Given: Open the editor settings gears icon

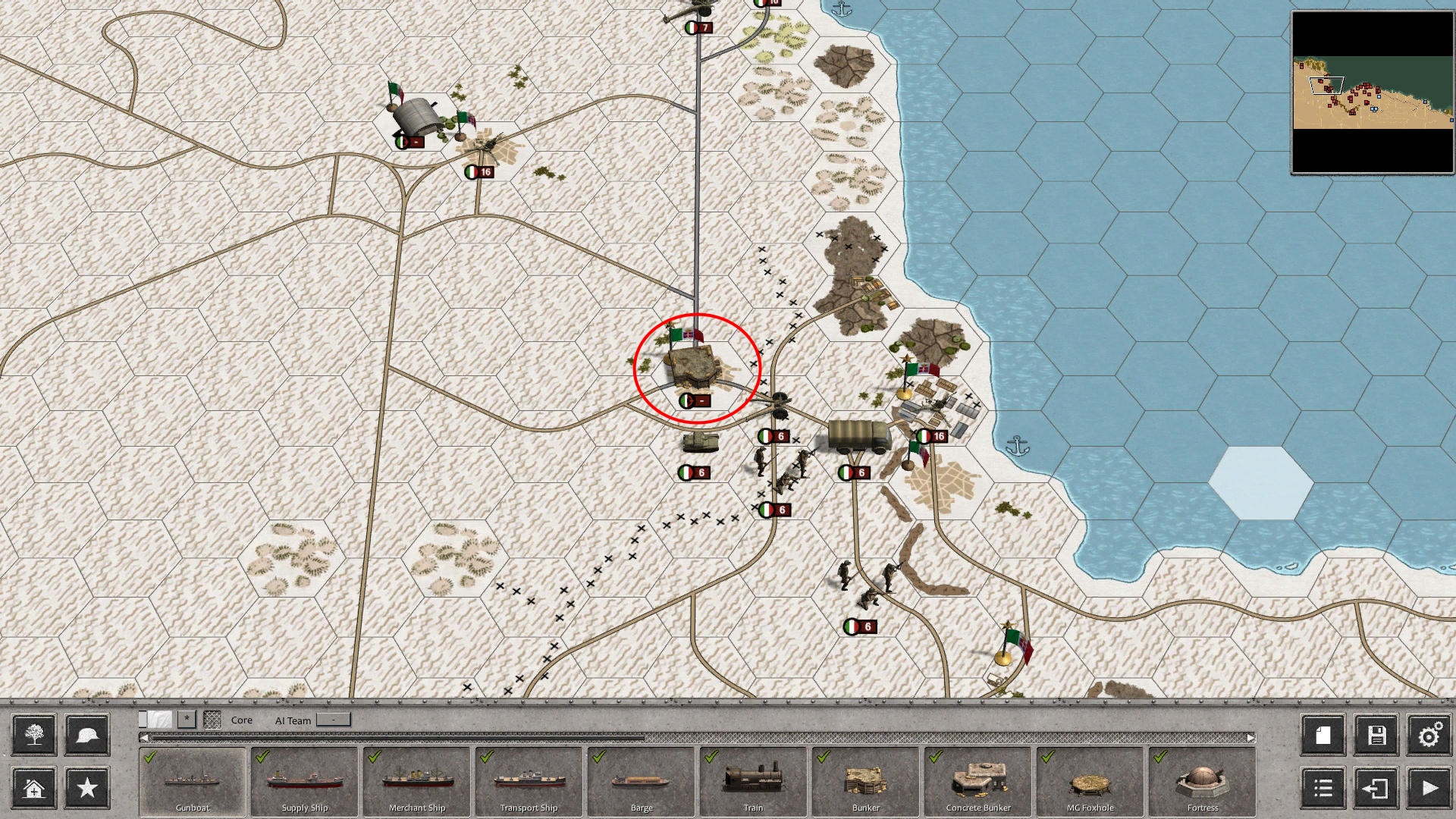Looking at the screenshot, I should [1429, 735].
